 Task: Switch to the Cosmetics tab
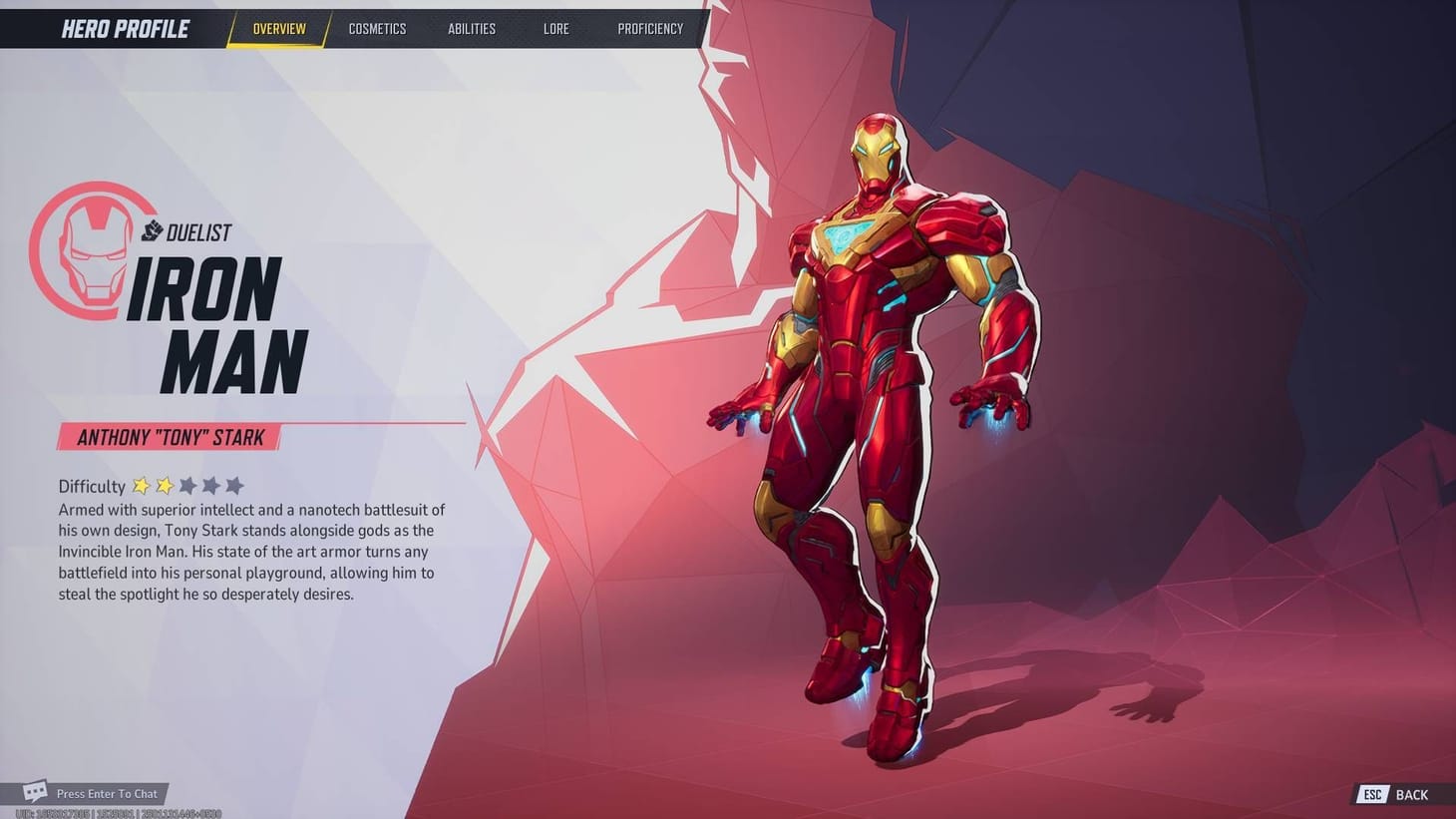[x=377, y=28]
